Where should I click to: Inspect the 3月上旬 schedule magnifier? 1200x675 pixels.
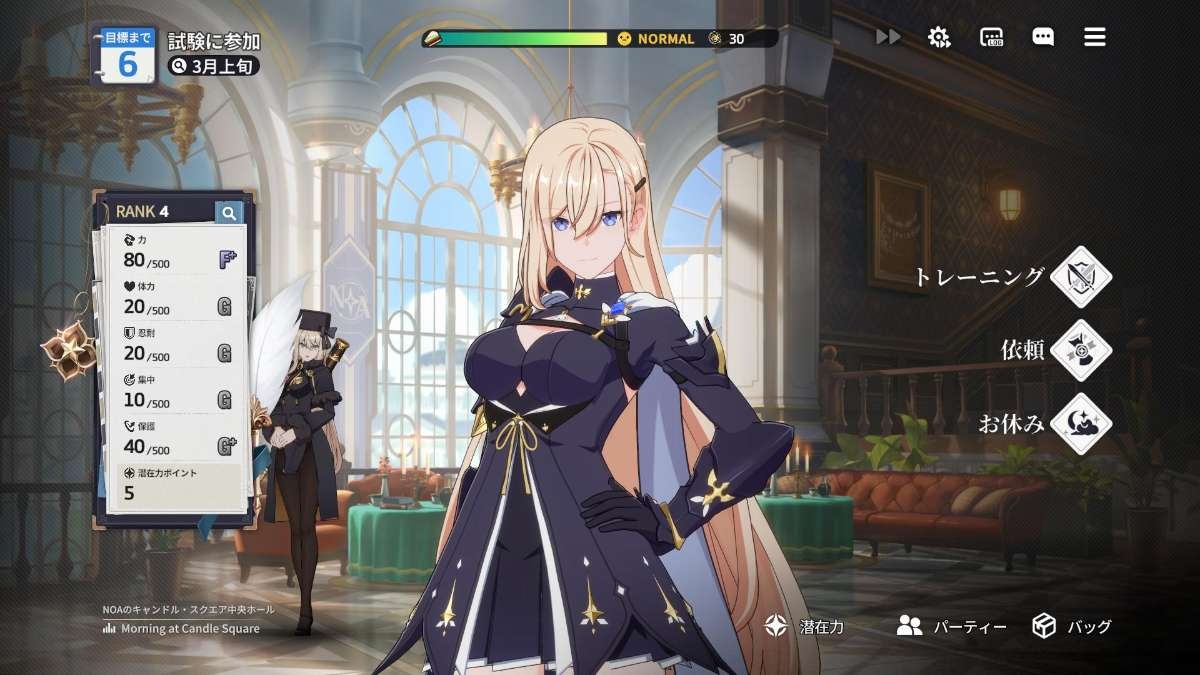[180, 66]
